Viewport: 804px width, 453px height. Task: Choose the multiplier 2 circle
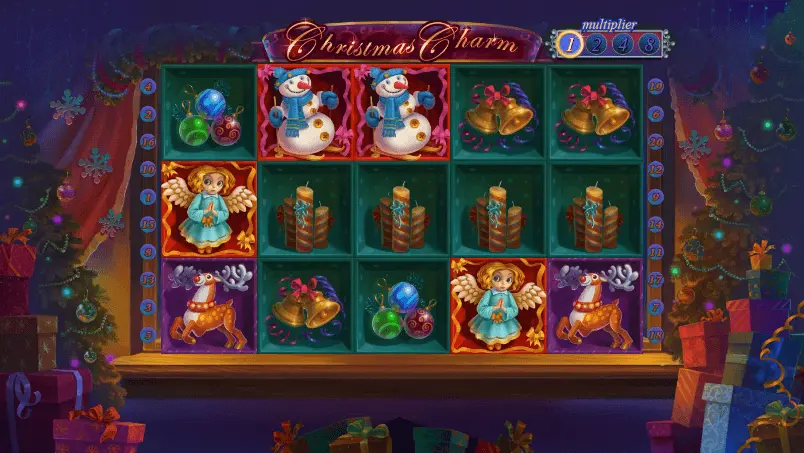click(x=595, y=44)
